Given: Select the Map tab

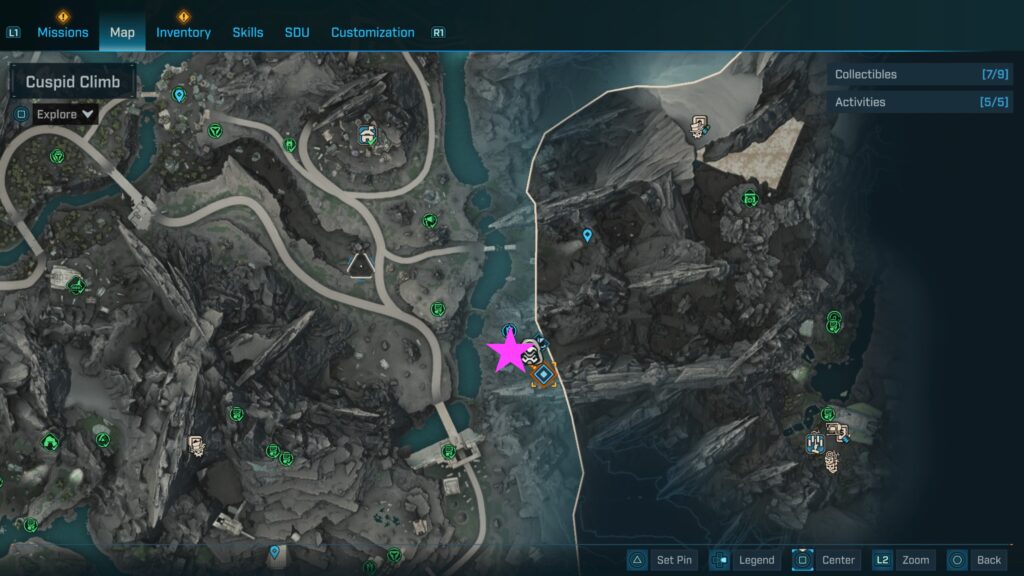Looking at the screenshot, I should point(122,32).
